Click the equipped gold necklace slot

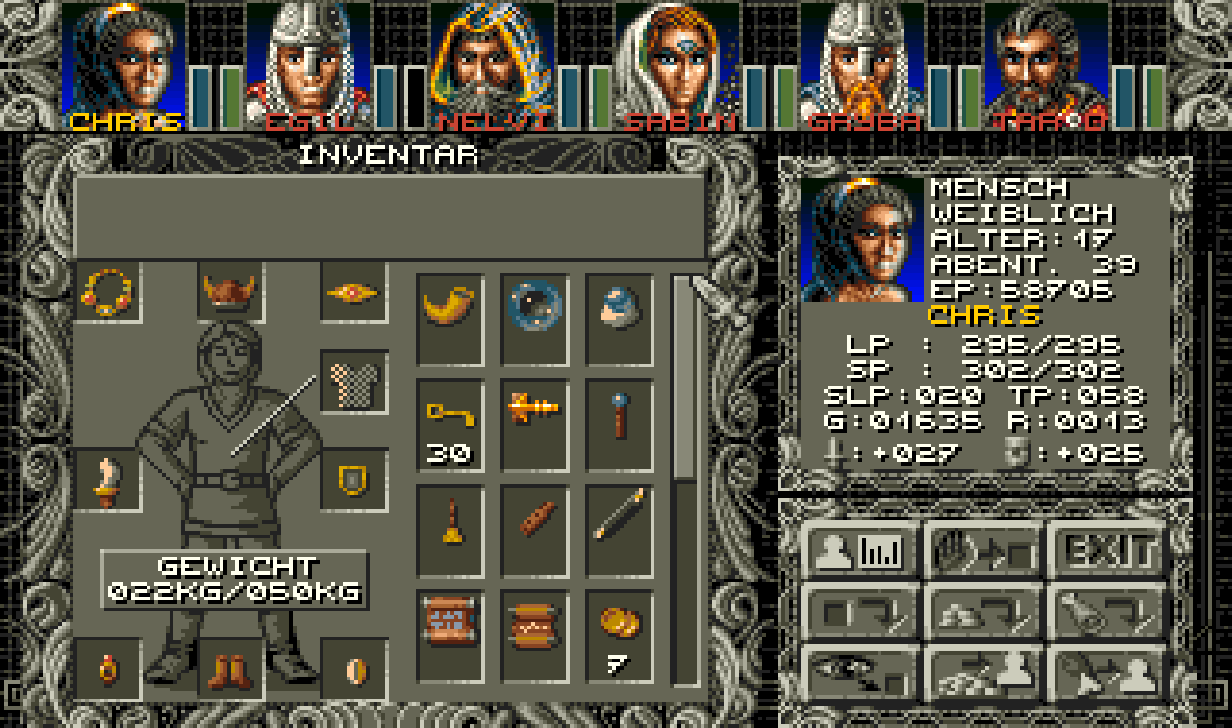point(107,291)
